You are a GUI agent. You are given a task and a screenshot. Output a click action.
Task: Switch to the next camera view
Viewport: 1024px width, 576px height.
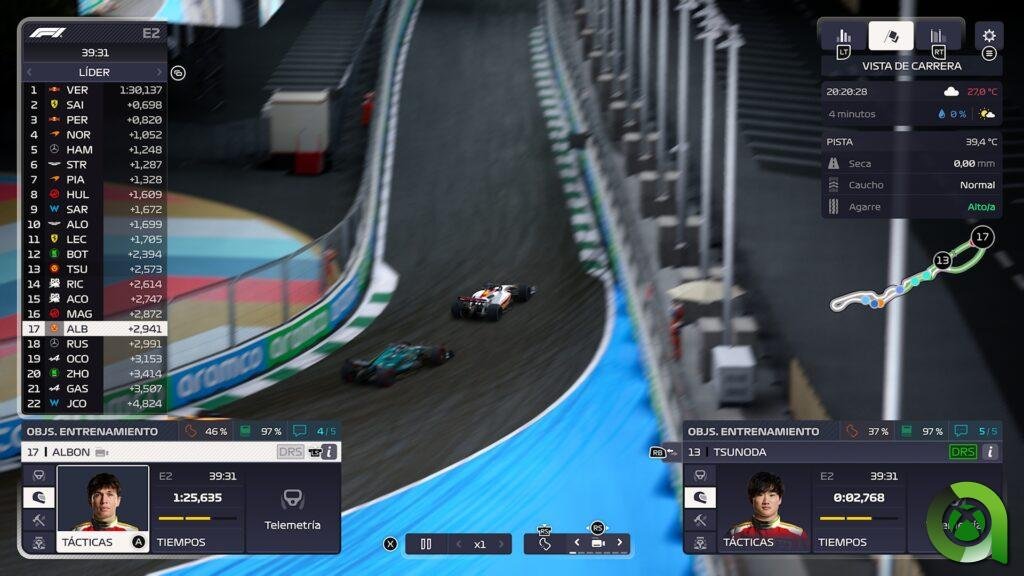619,543
